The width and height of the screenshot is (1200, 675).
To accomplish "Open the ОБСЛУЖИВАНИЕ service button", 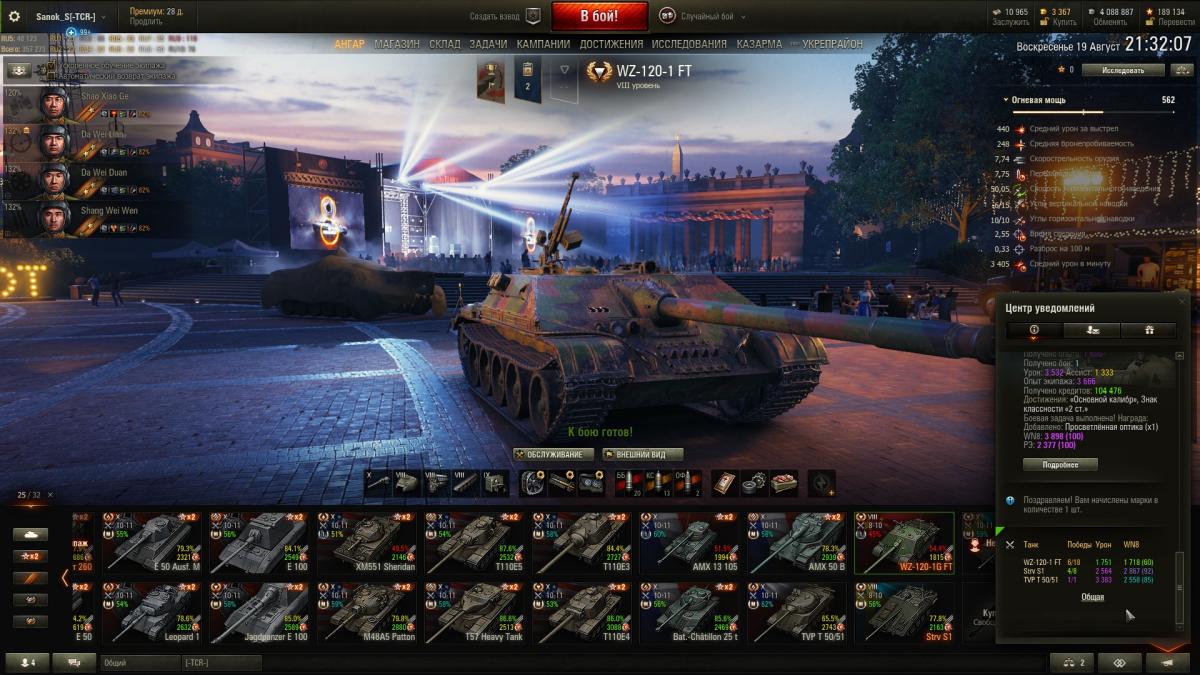I will (x=554, y=454).
